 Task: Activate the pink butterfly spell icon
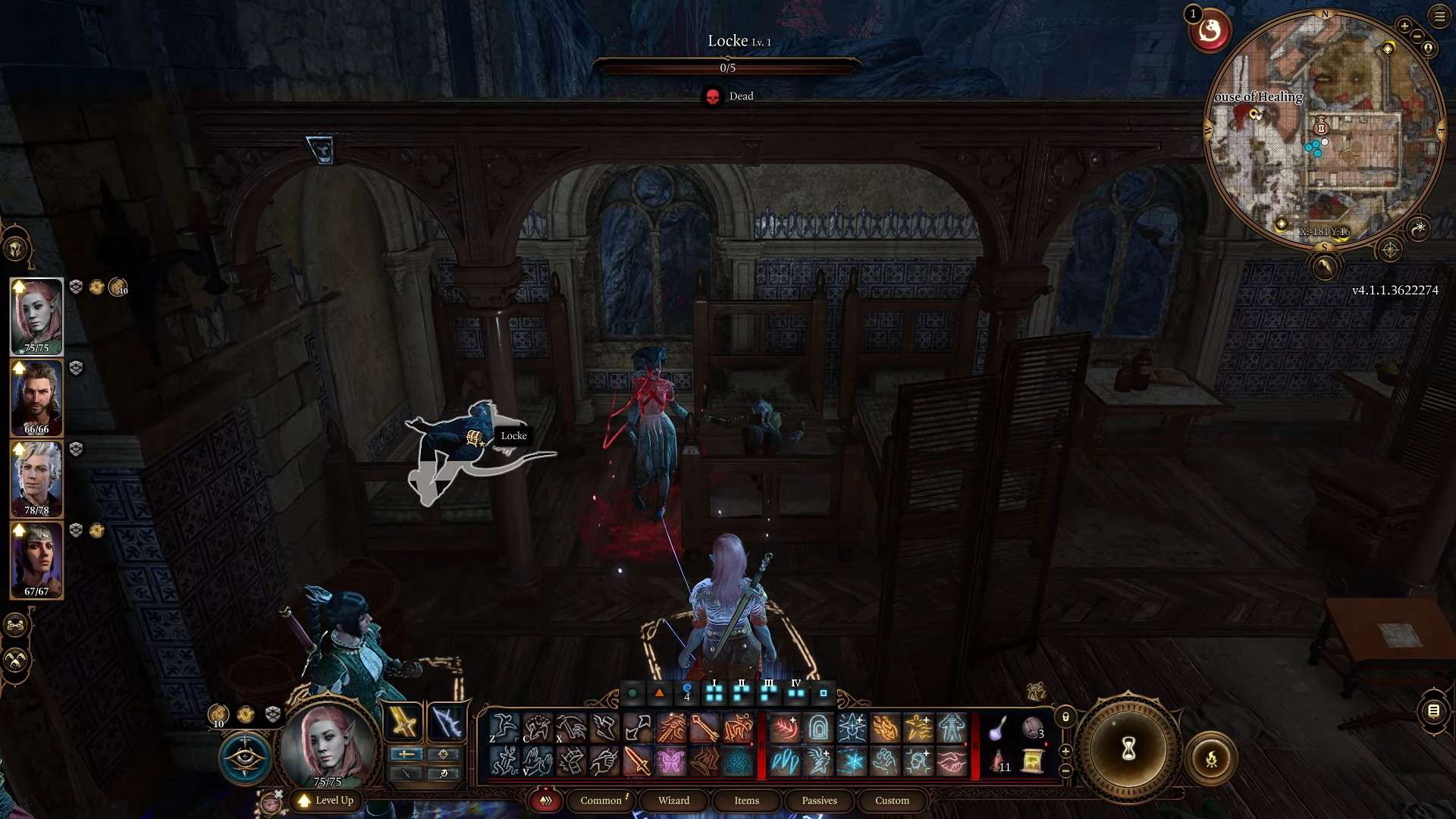click(x=670, y=761)
